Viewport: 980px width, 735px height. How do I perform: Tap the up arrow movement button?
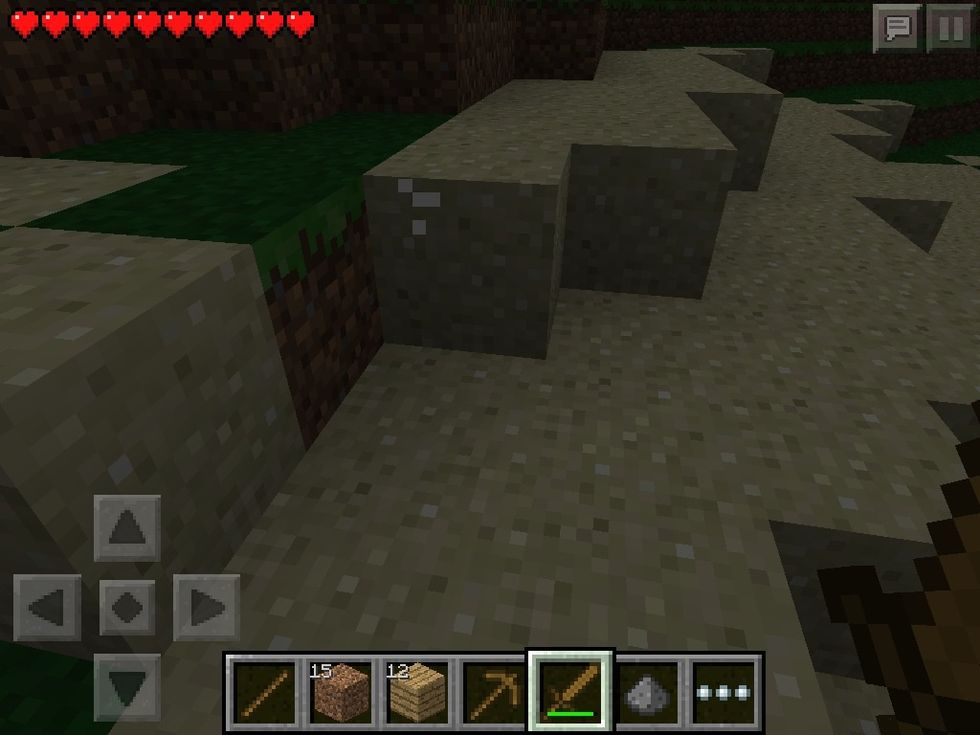[x=127, y=527]
